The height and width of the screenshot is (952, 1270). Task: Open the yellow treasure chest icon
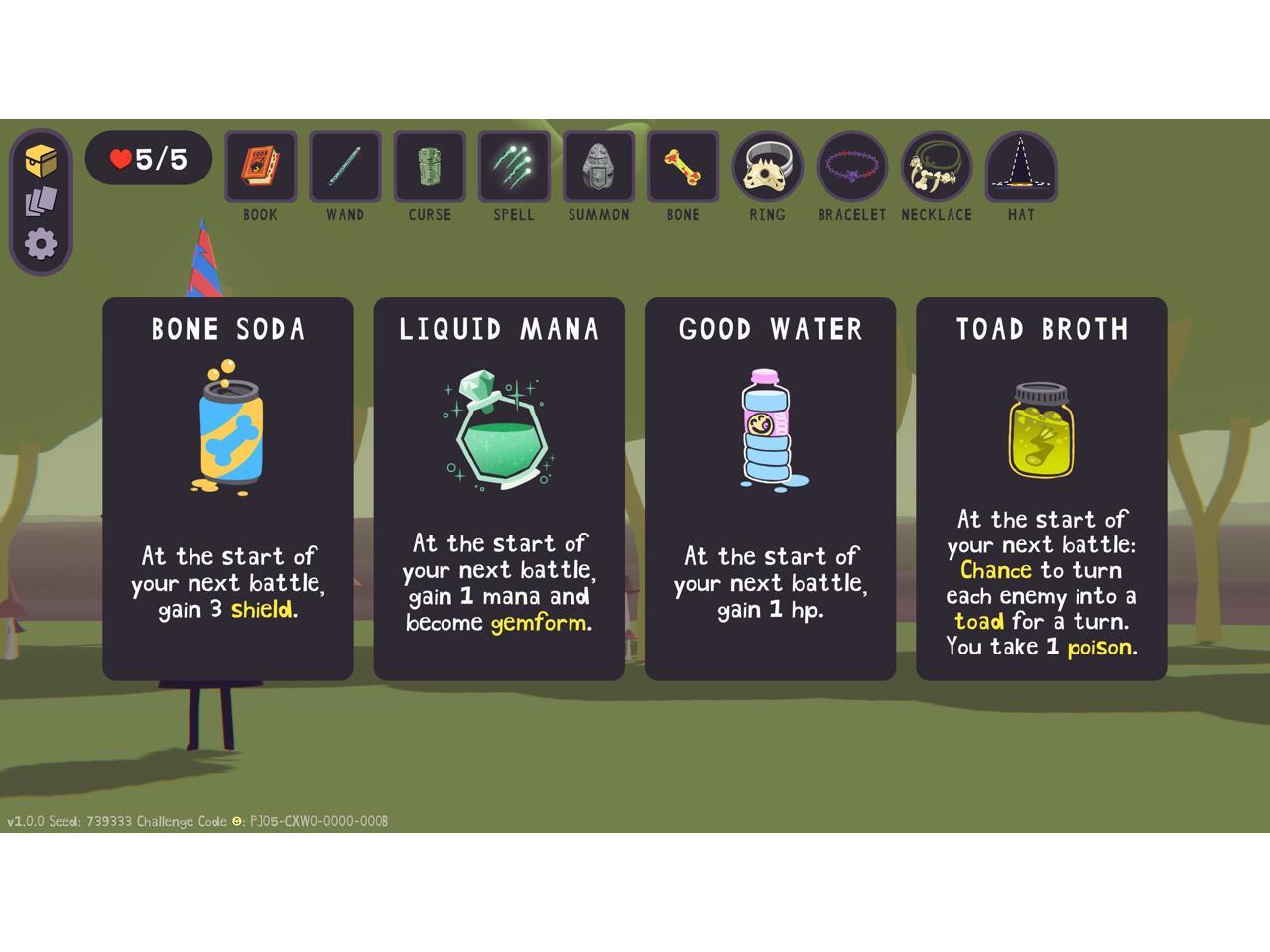41,160
